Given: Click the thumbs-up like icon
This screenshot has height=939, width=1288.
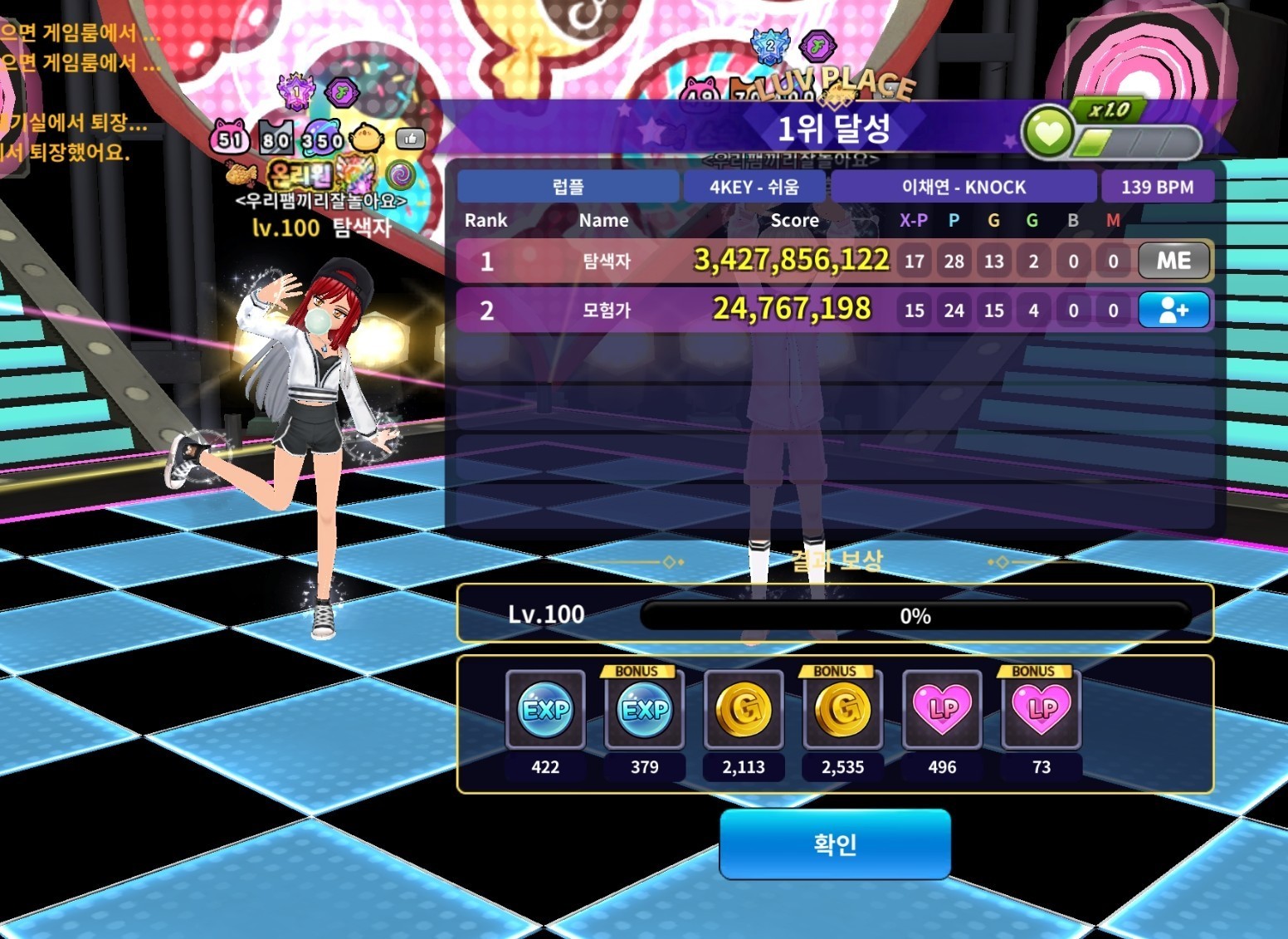Looking at the screenshot, I should tap(410, 139).
